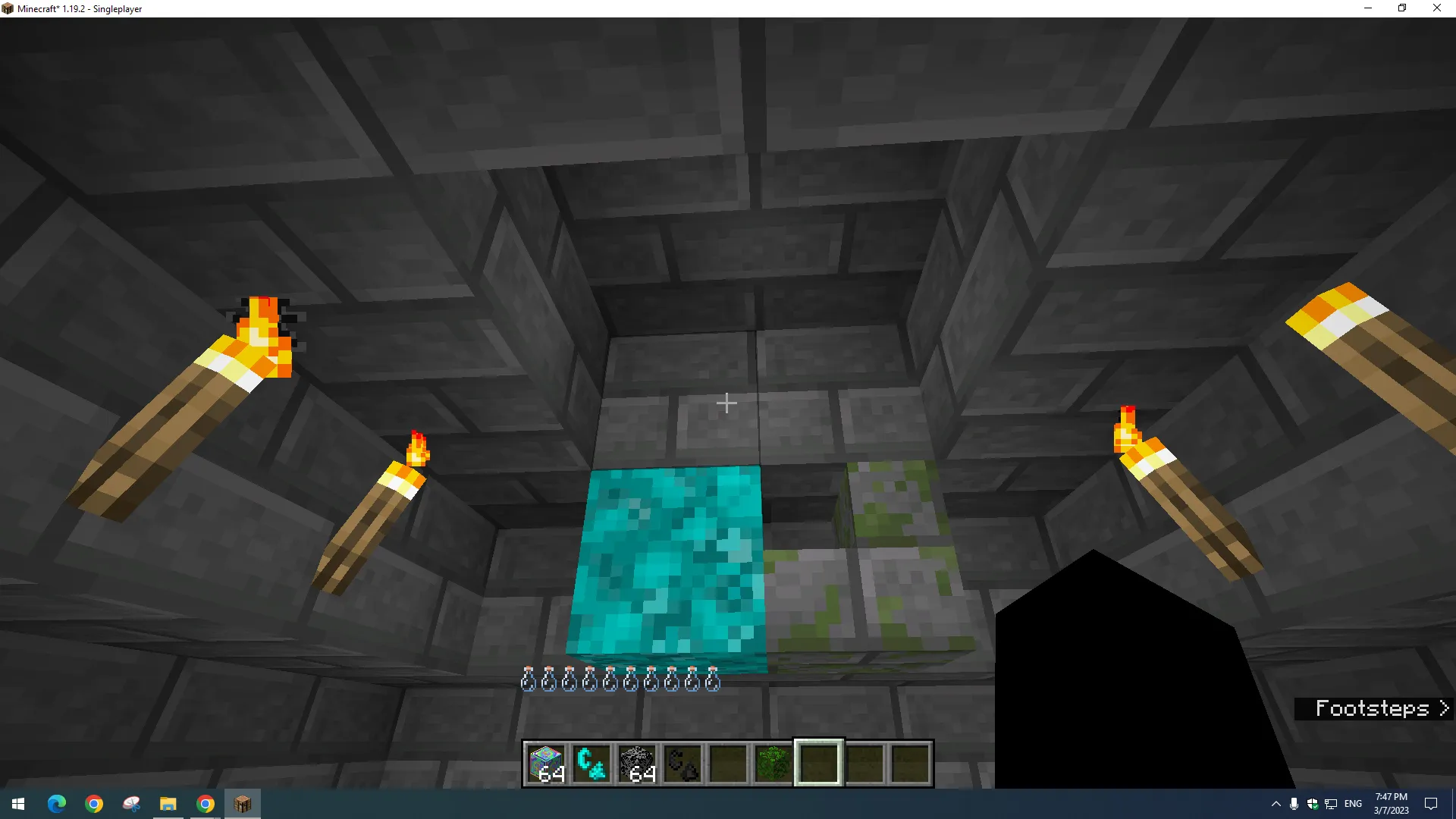Screen dimensions: 1456x819
Task: Open the calendar flyout from the taskbar clock
Action: click(1390, 803)
